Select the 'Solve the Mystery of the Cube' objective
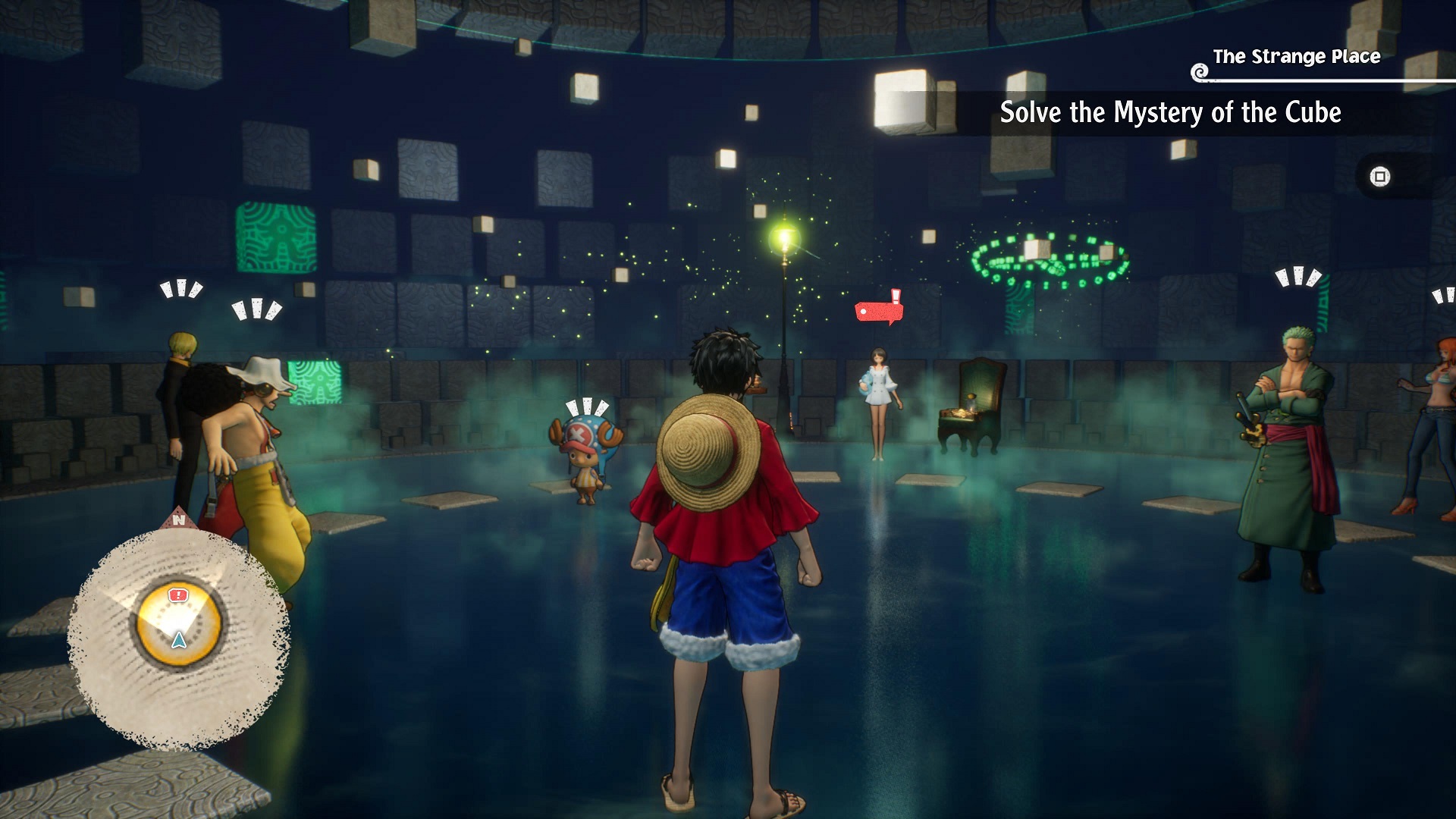This screenshot has width=1456, height=819. point(1170,113)
